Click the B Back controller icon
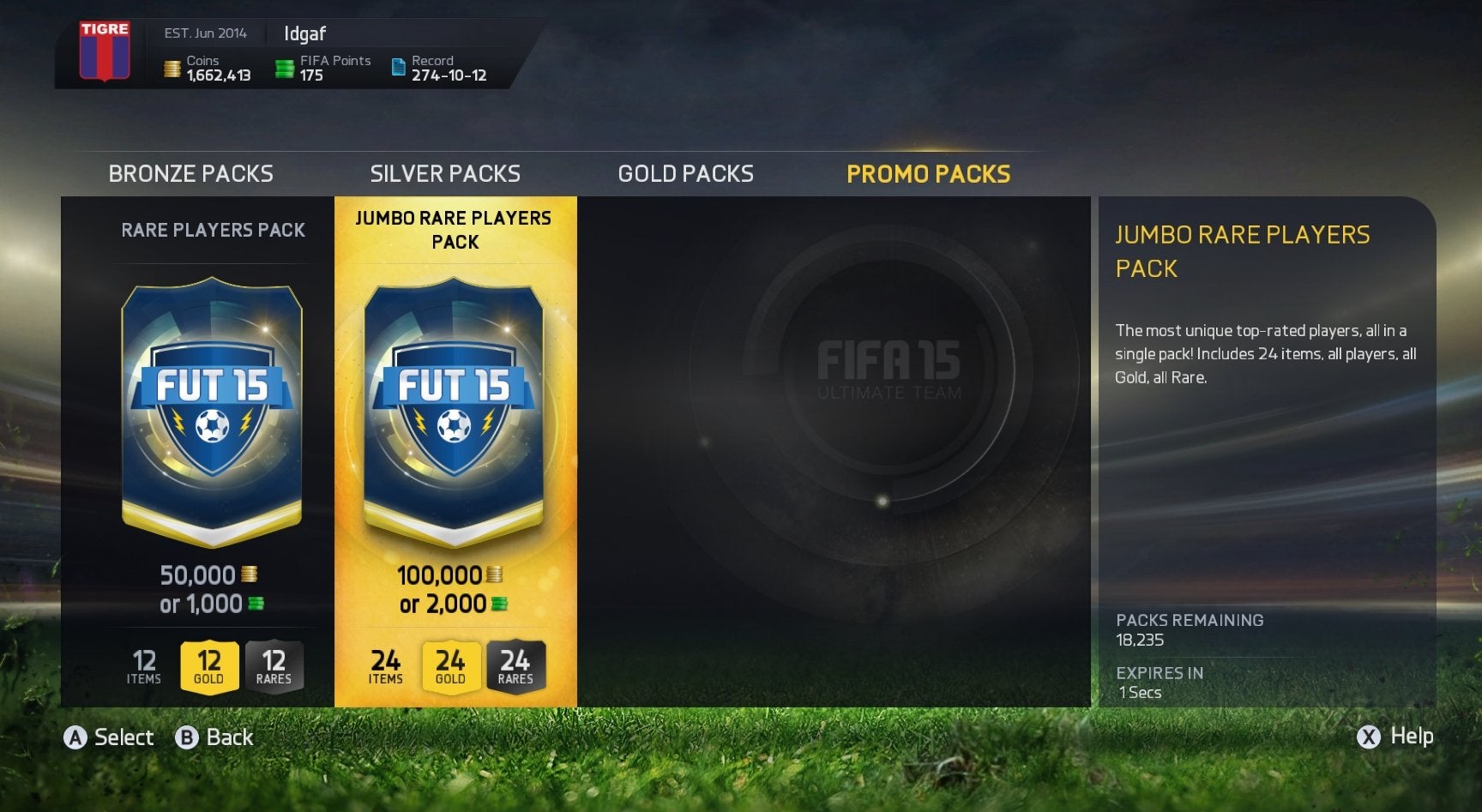 tap(185, 737)
